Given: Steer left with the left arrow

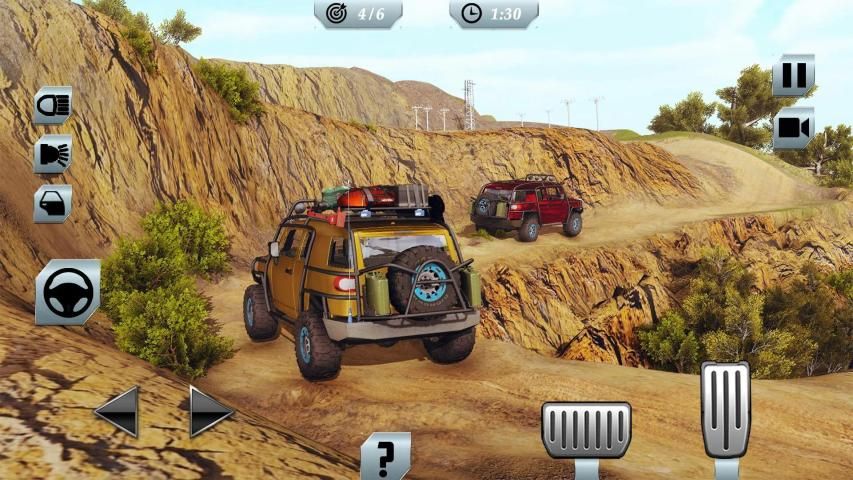Looking at the screenshot, I should 117,410.
